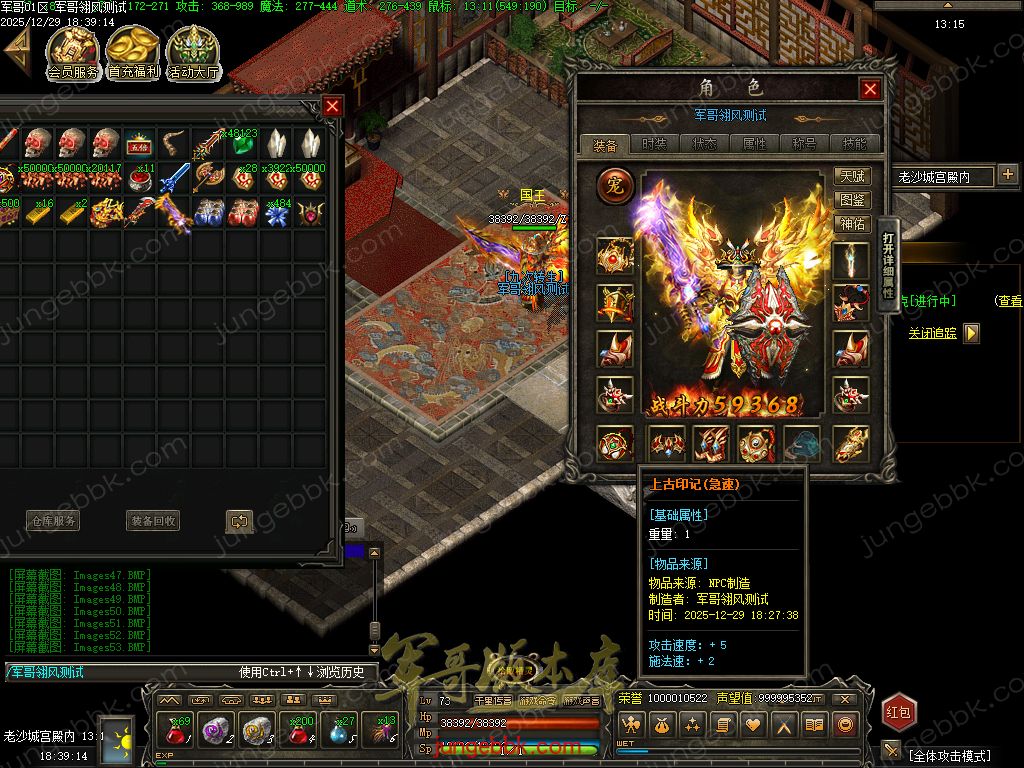Open the 天赋 talent button
The image size is (1024, 768).
click(x=853, y=176)
